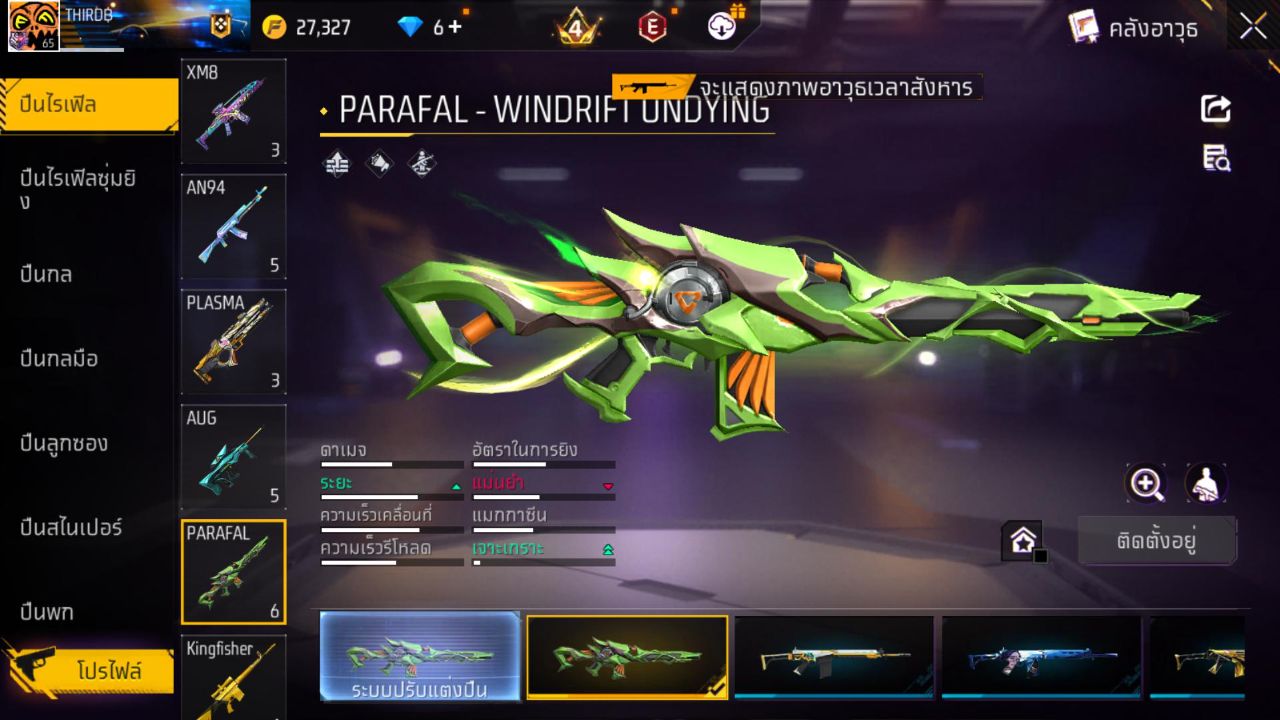The image size is (1280, 720).
Task: Open the คลังอาวุธ armory book
Action: (1133, 27)
